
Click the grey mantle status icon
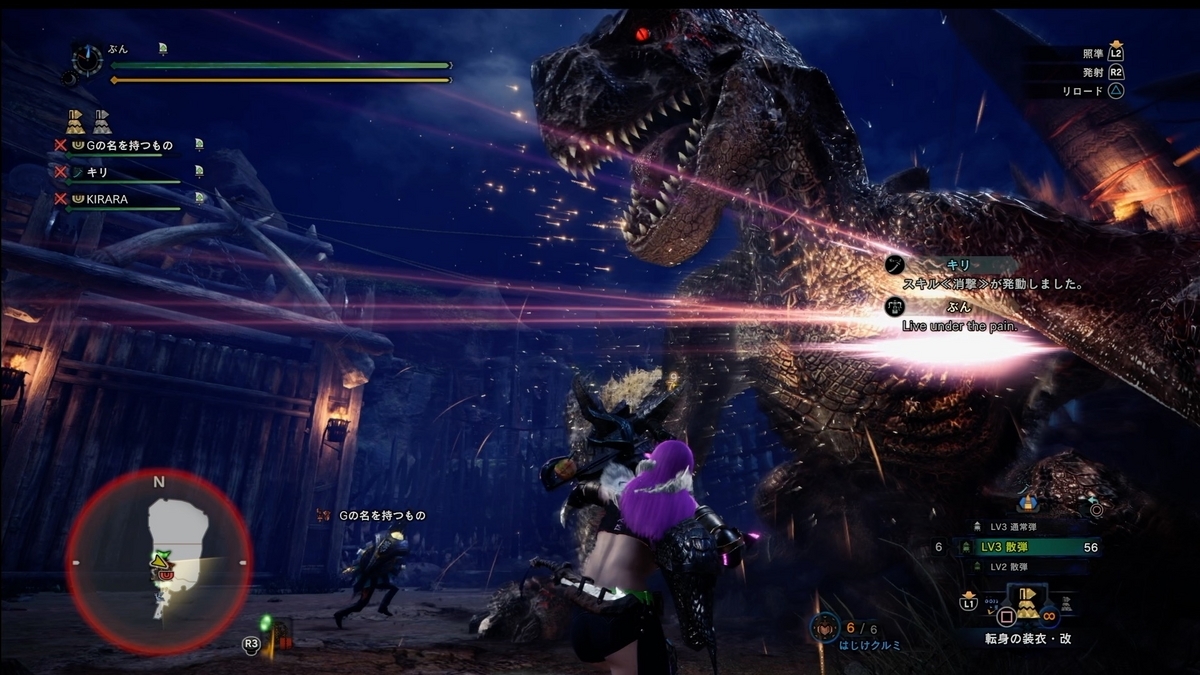102,122
